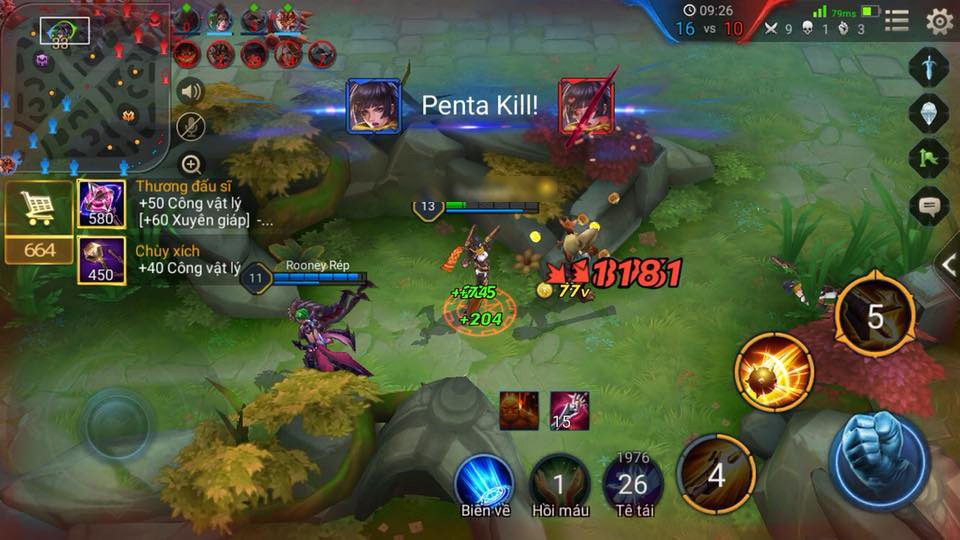Image resolution: width=960 pixels, height=540 pixels.
Task: Send the green flag signal
Action: [928, 158]
